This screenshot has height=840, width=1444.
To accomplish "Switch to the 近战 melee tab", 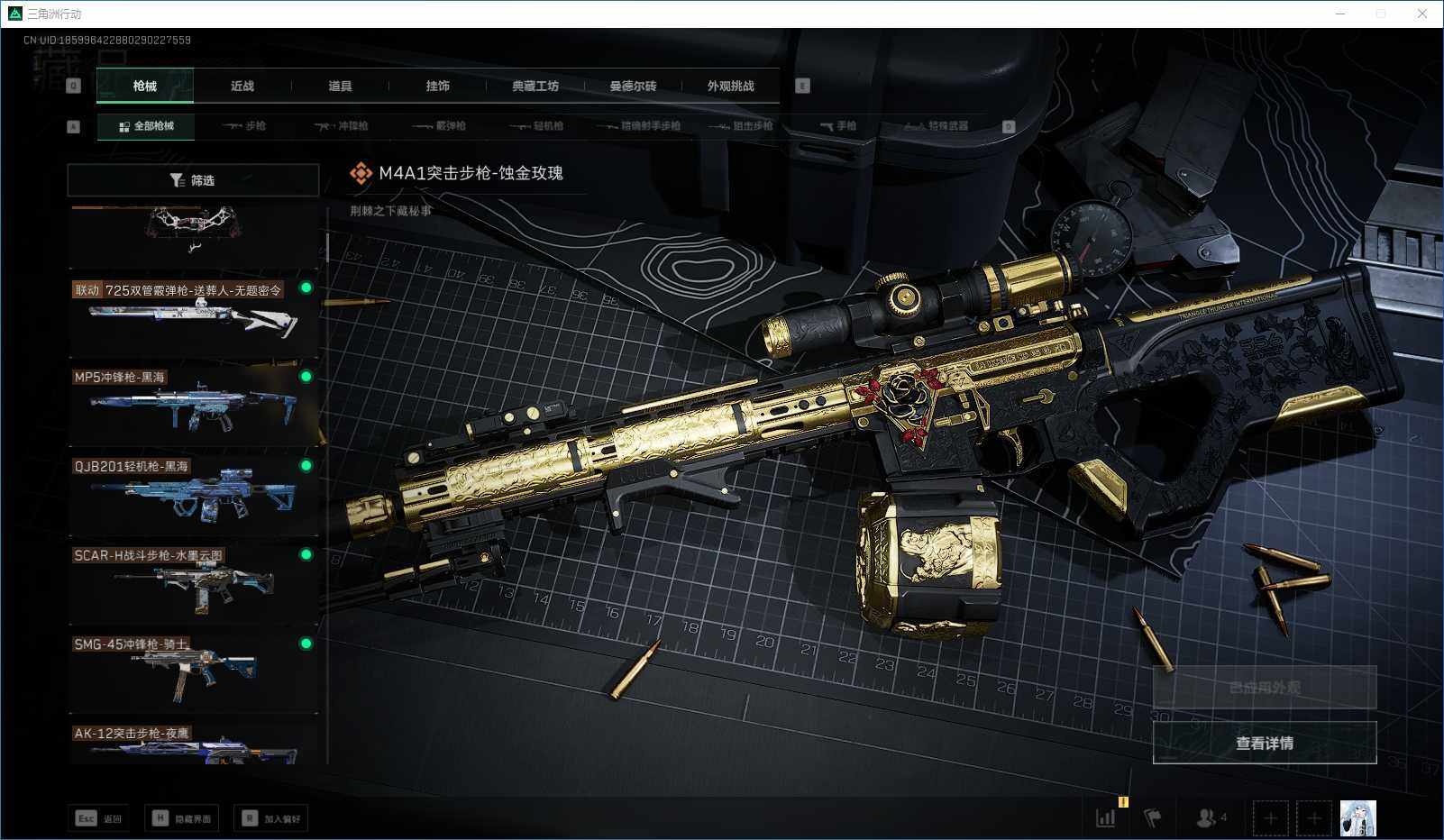I will (x=242, y=86).
